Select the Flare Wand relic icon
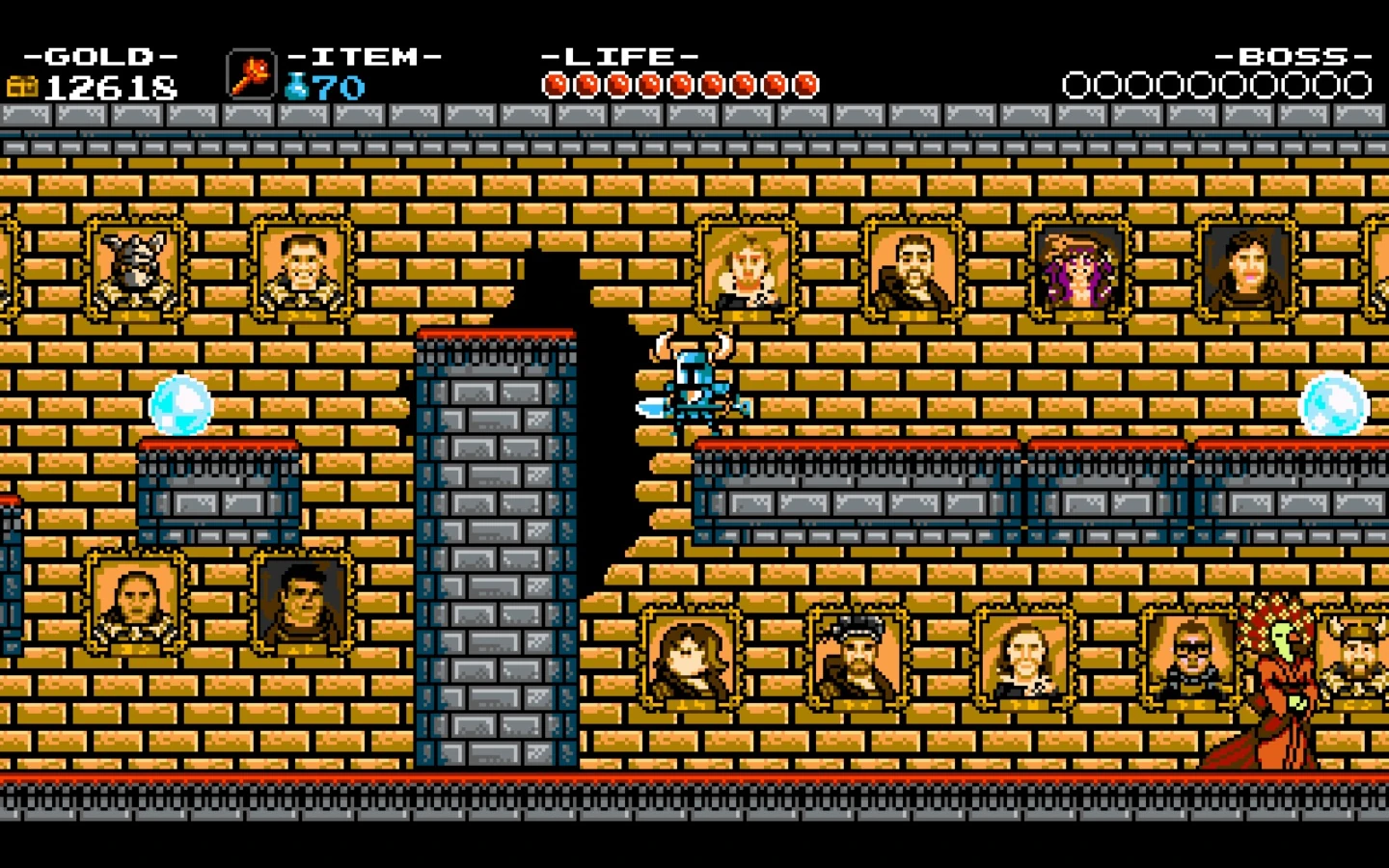1389x868 pixels. tap(249, 77)
